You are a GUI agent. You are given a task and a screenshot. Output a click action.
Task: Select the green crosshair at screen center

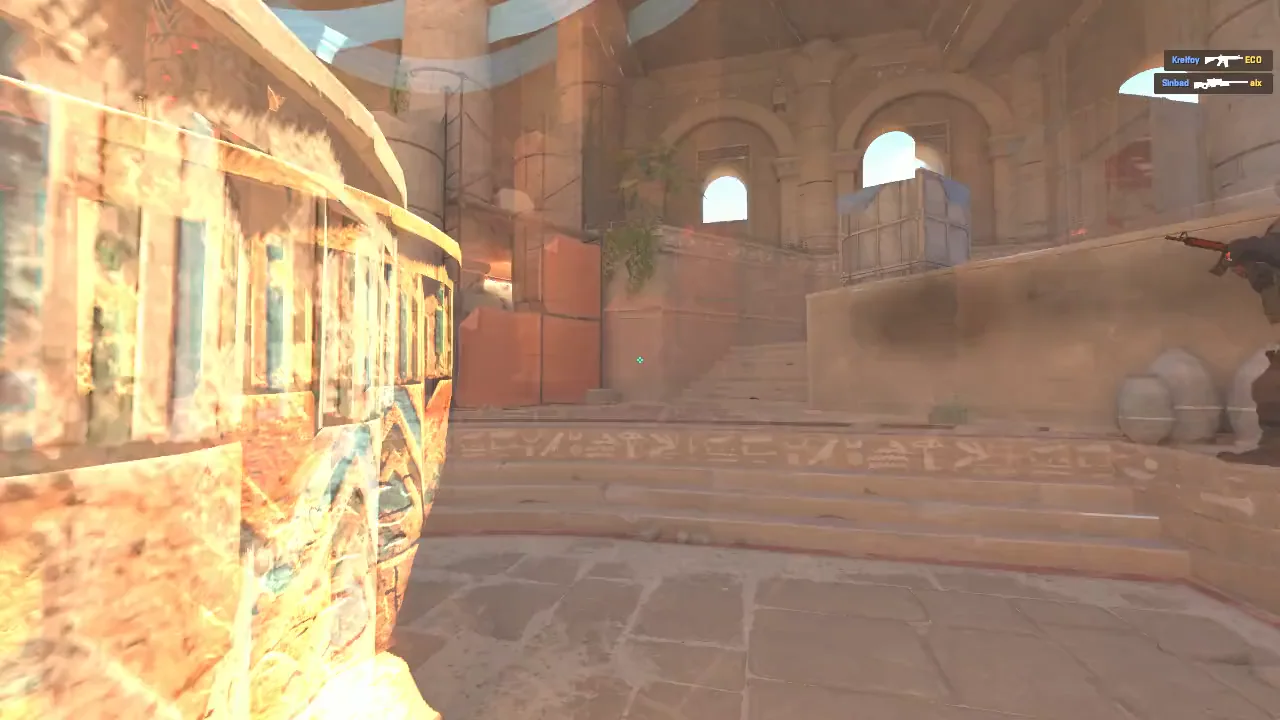click(640, 360)
